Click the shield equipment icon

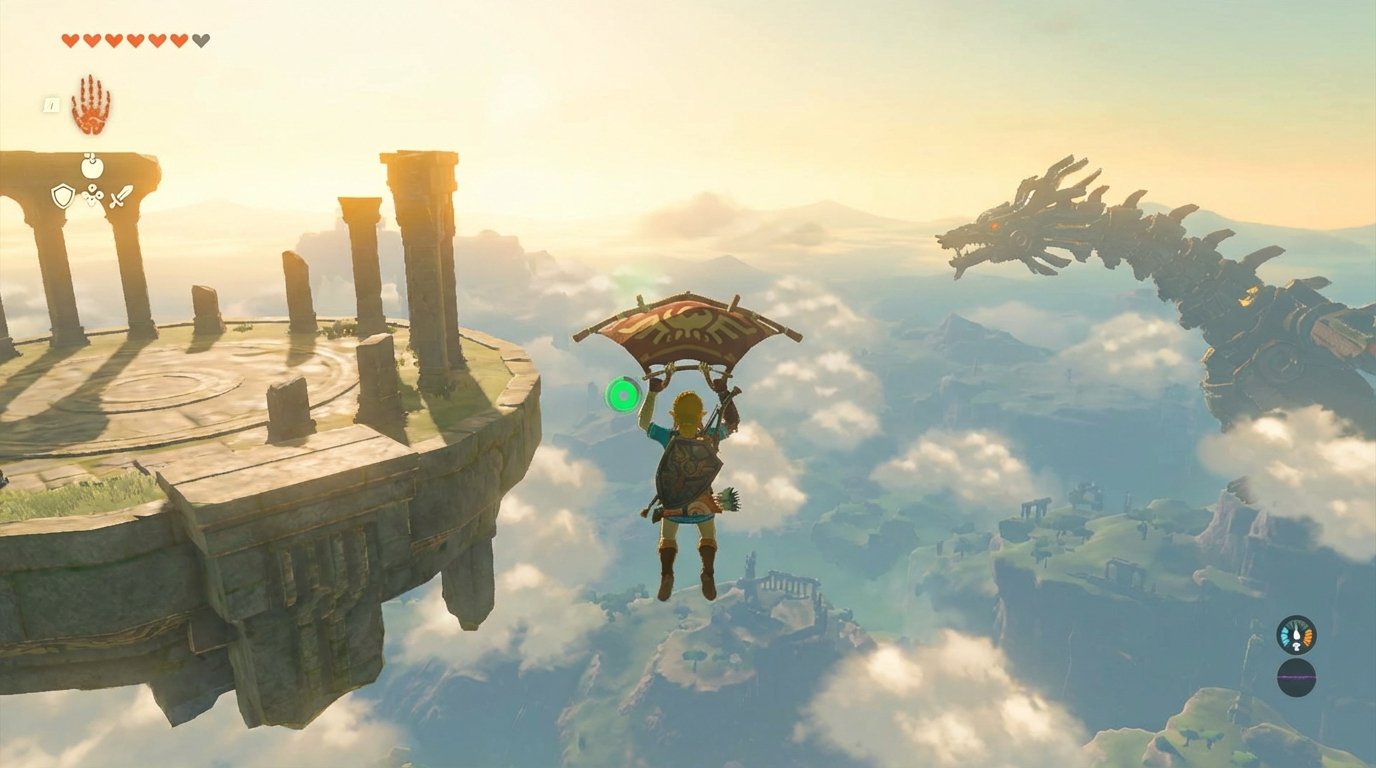[x=63, y=195]
